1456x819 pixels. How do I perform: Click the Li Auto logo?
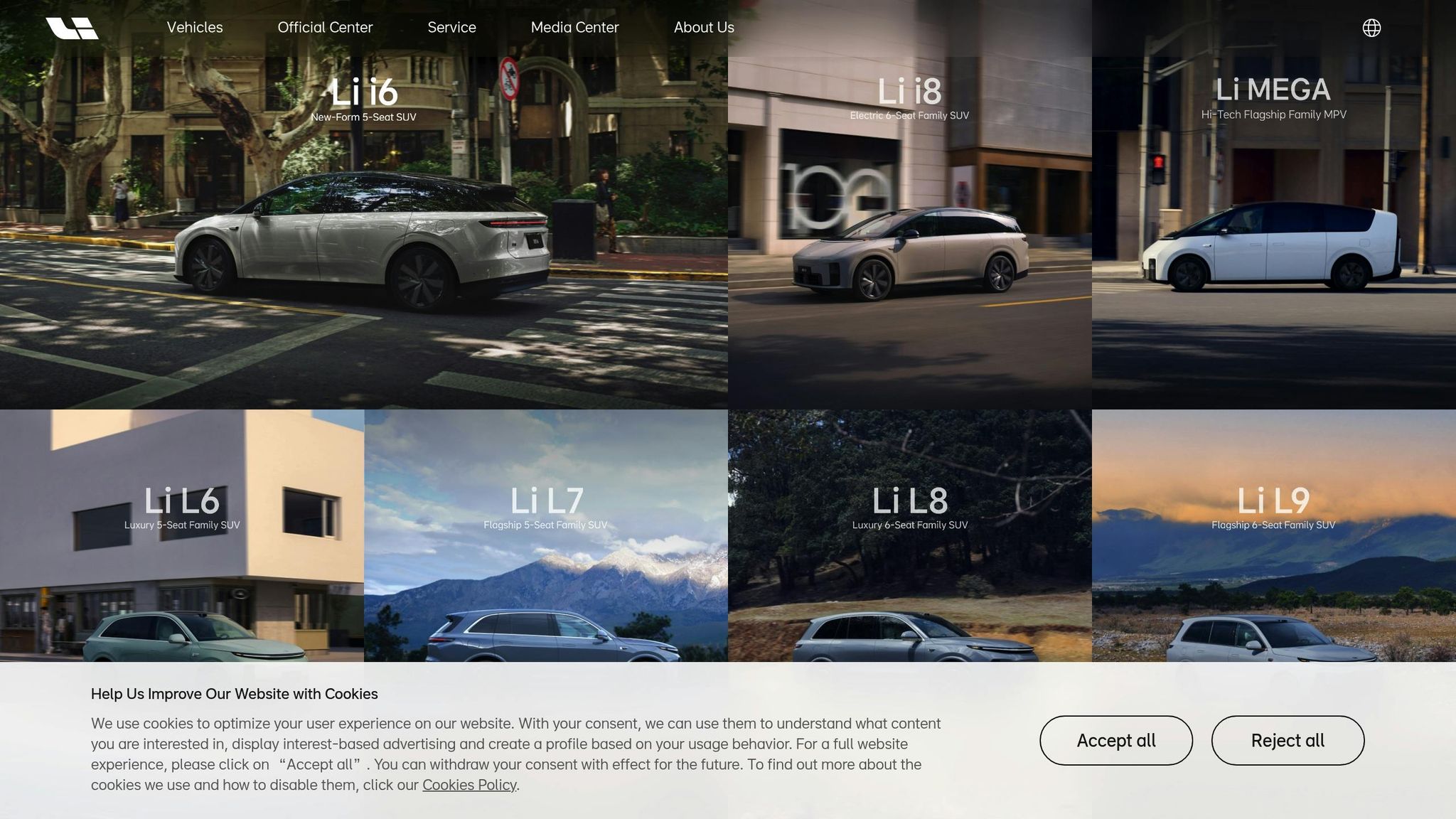pyautogui.click(x=72, y=28)
